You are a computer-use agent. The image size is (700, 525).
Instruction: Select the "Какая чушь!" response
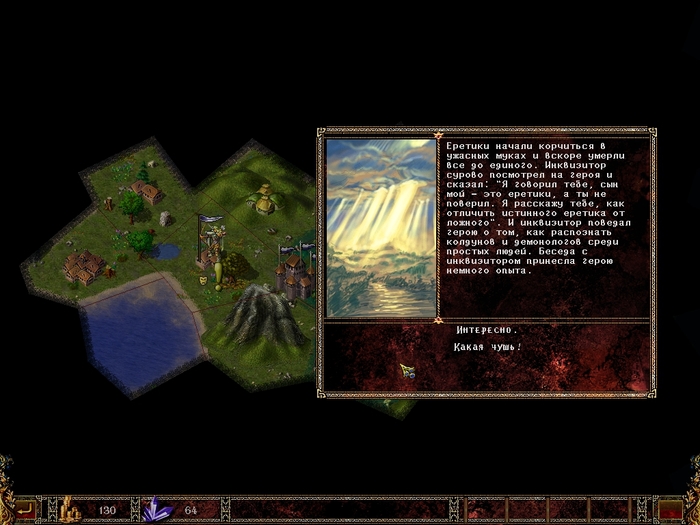tap(489, 347)
